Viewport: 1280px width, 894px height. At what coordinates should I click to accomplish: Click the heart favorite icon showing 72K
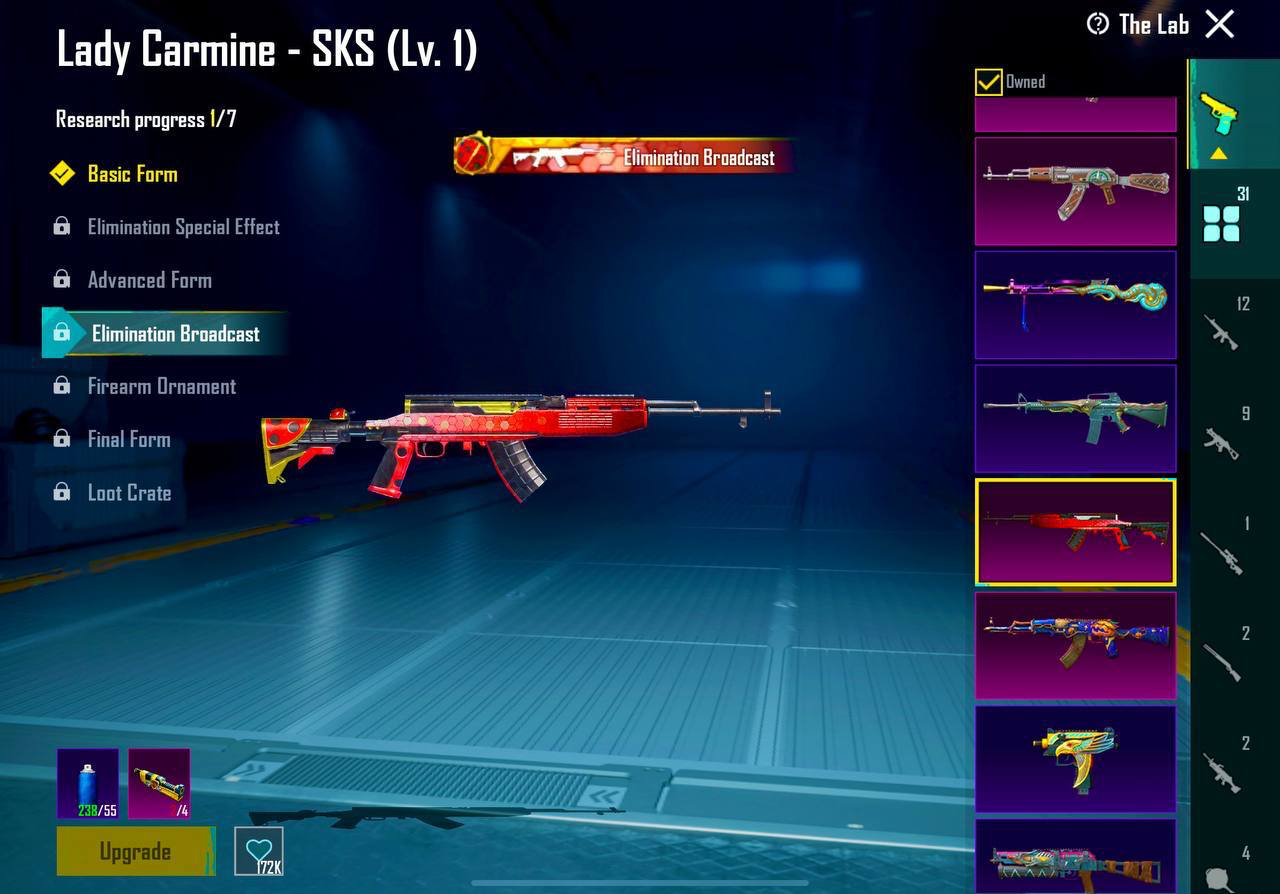(x=259, y=851)
